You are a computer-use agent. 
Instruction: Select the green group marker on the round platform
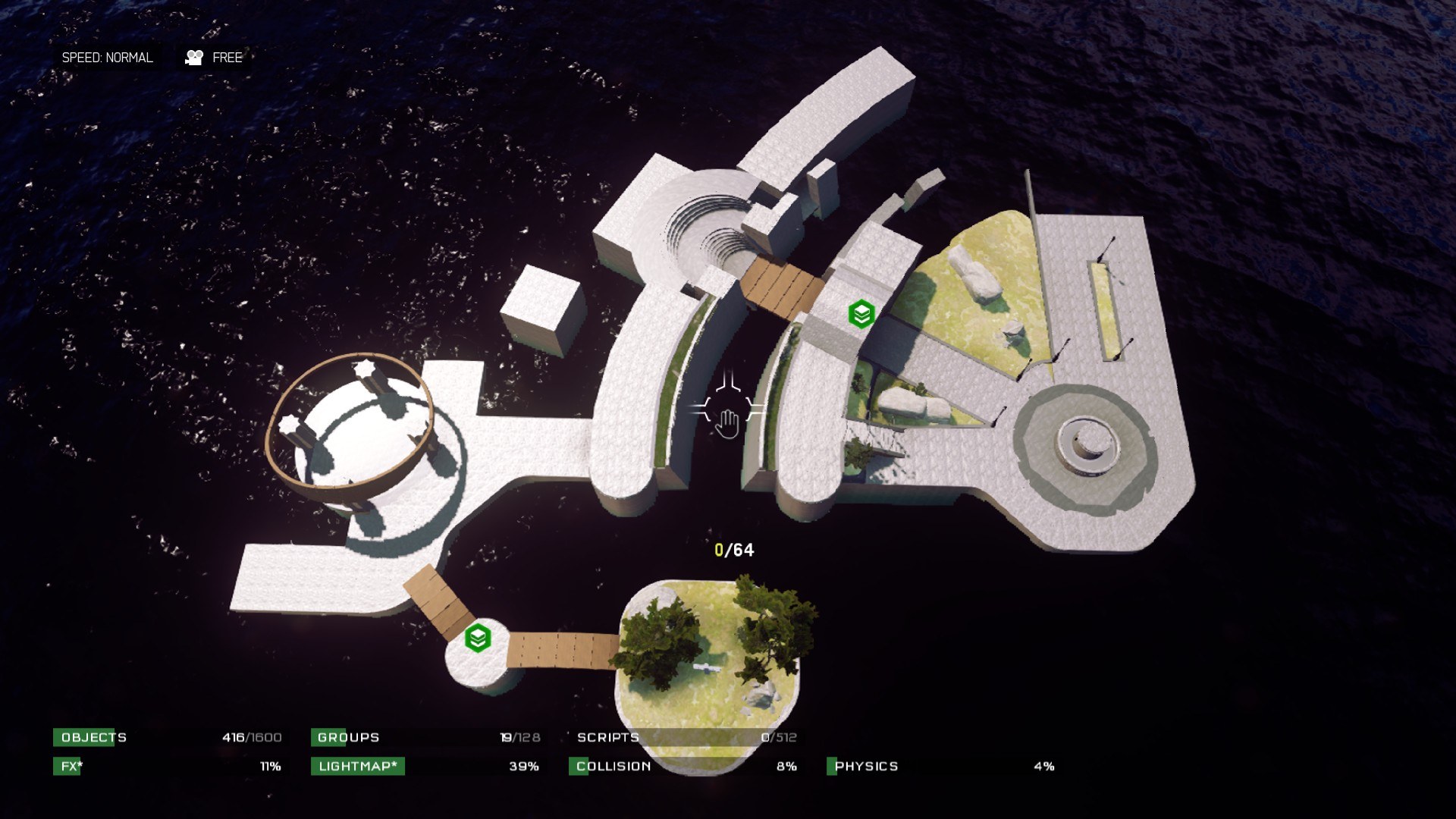478,638
